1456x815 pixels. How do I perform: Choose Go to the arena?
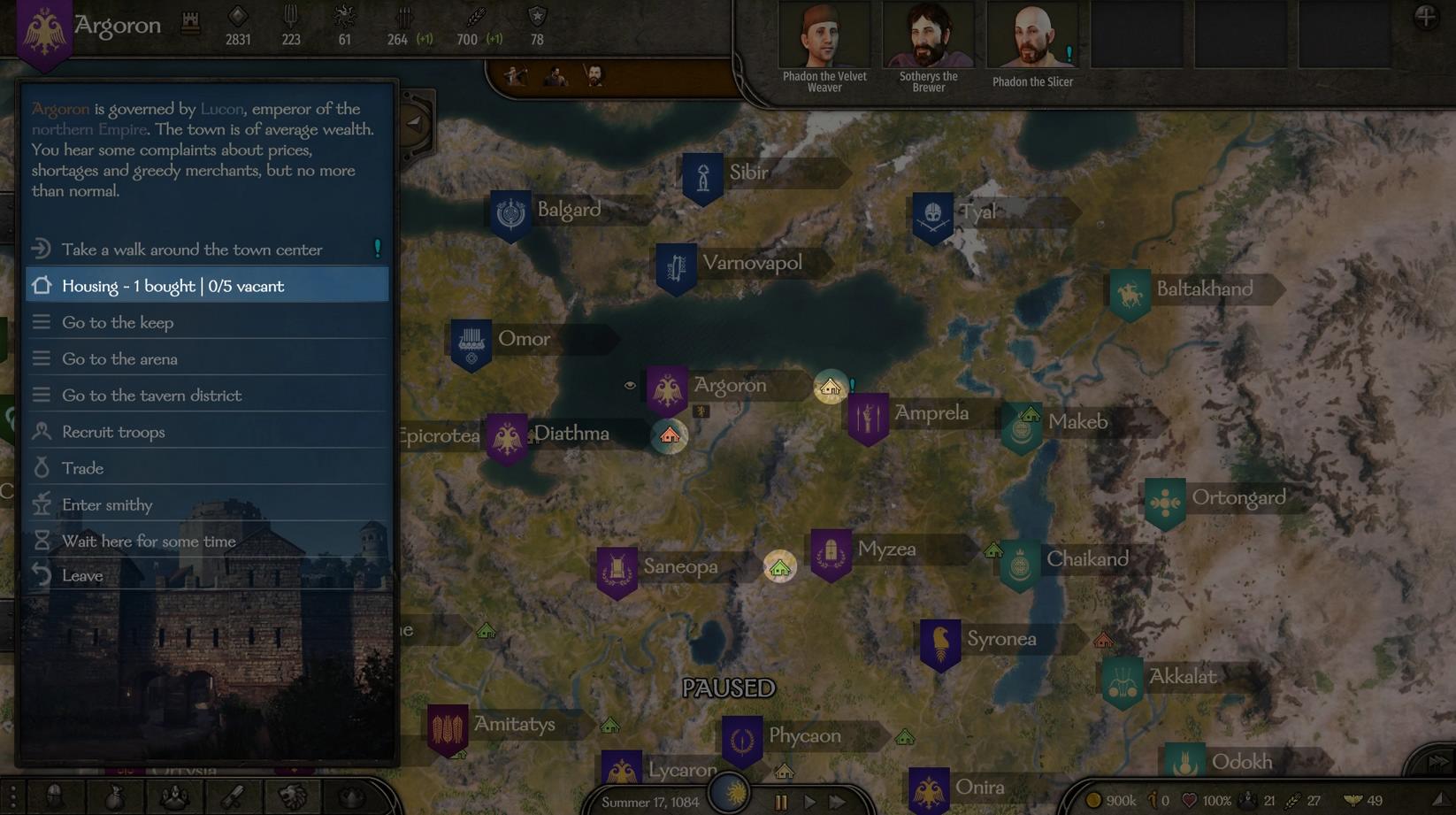tap(119, 359)
